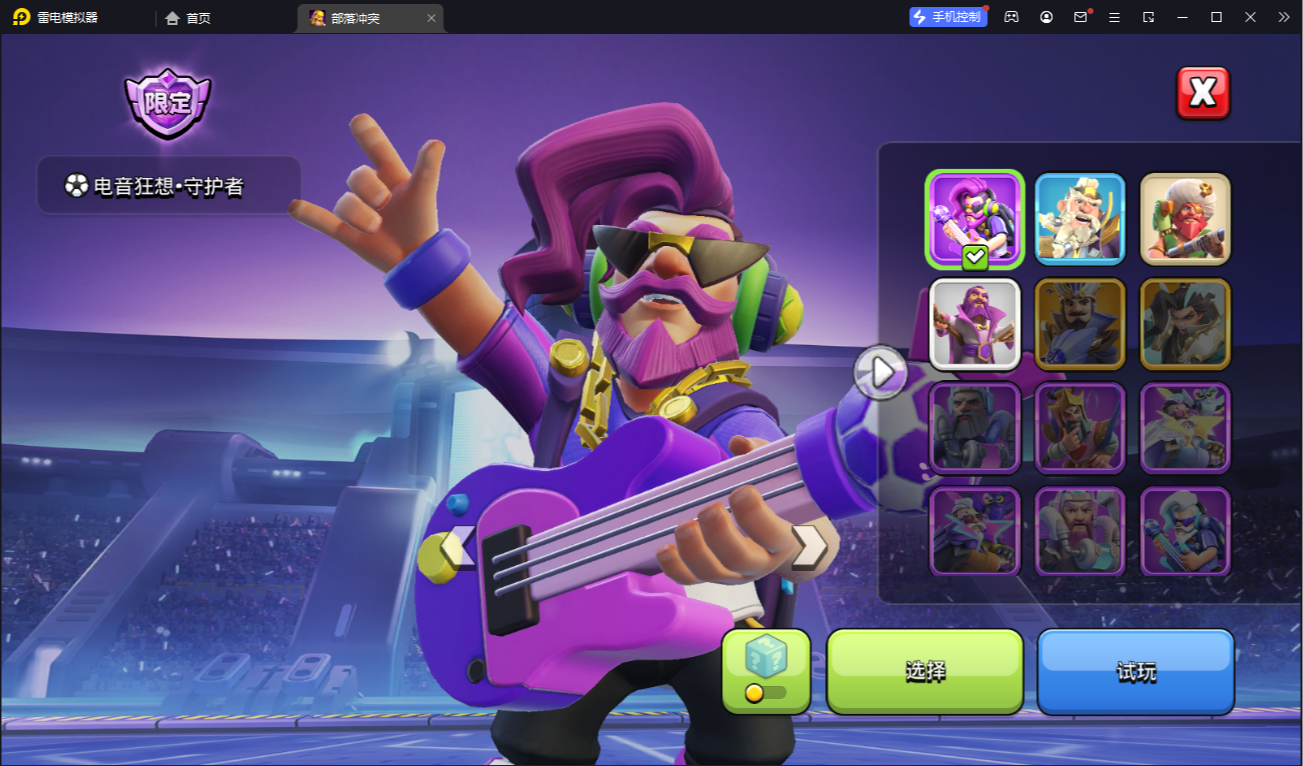Select the purple-robed default warden thumbnail
The width and height of the screenshot is (1303, 766).
coord(974,323)
